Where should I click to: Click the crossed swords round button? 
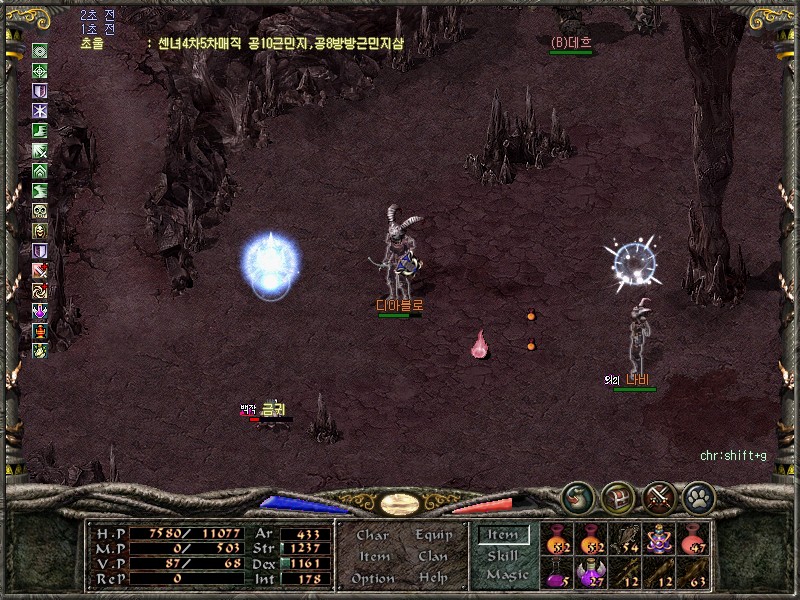(659, 496)
